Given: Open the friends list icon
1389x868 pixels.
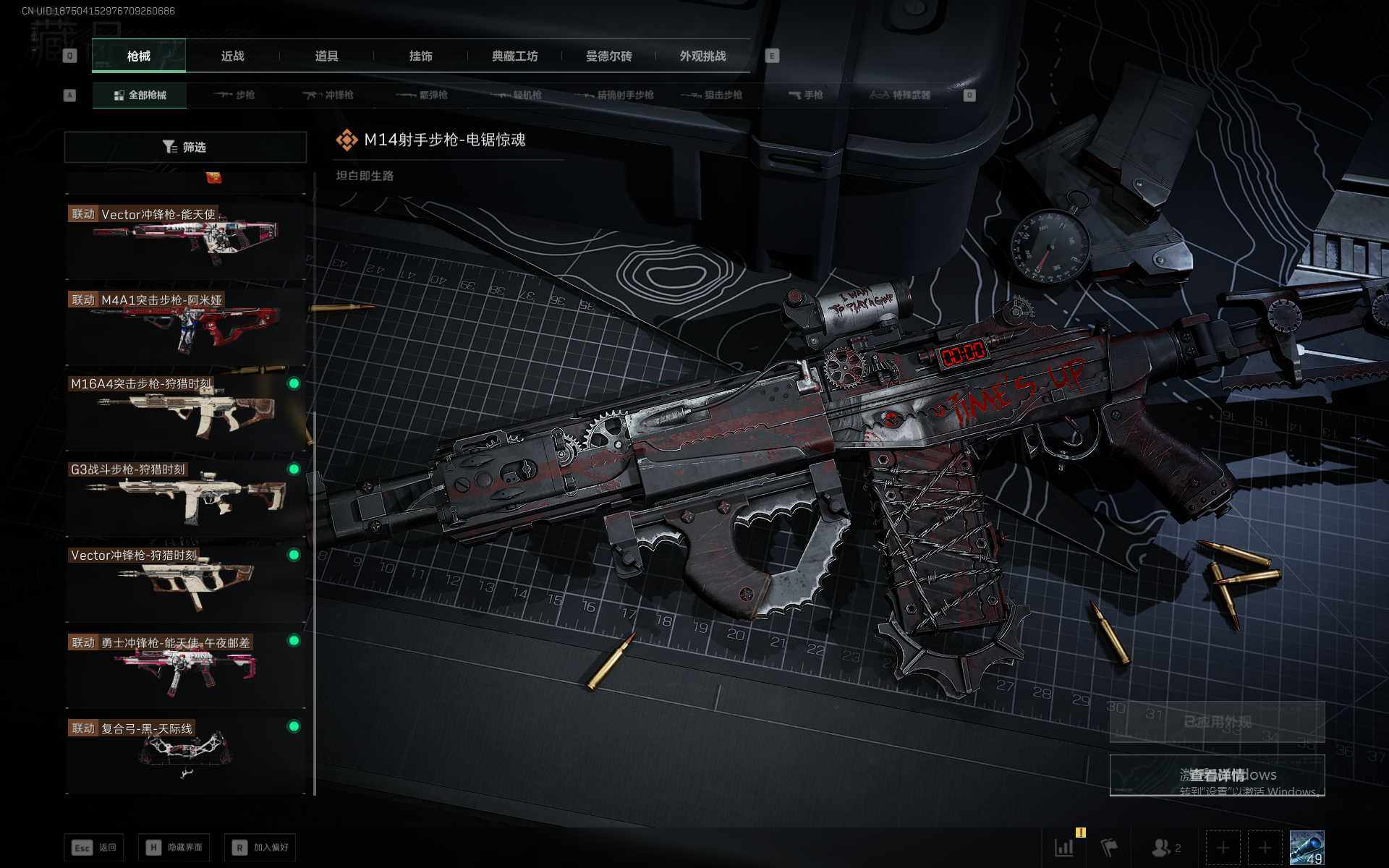Looking at the screenshot, I should [1166, 847].
